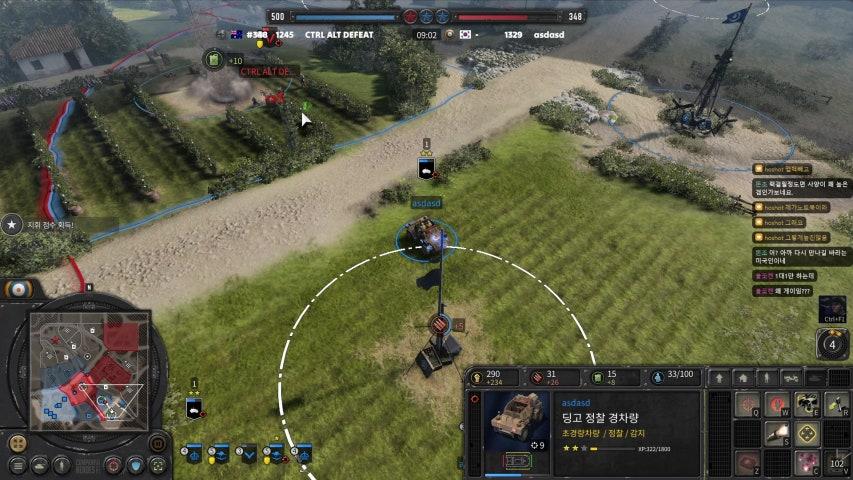This screenshot has width=853, height=480.
Task: Select the vehicle unit shield above the Dingo
Action: click(x=426, y=168)
